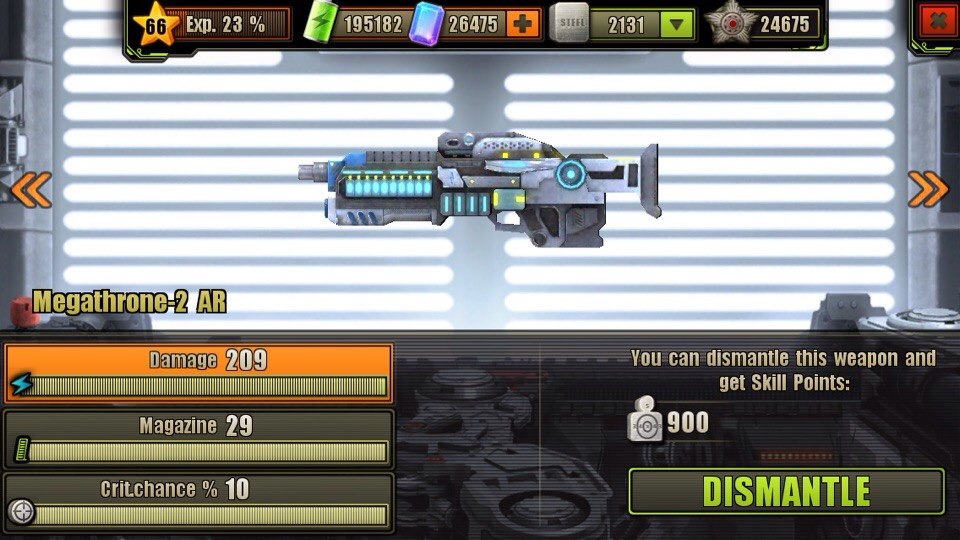The height and width of the screenshot is (540, 960).
Task: Show the next weapon with right arrows
Action: 927,189
